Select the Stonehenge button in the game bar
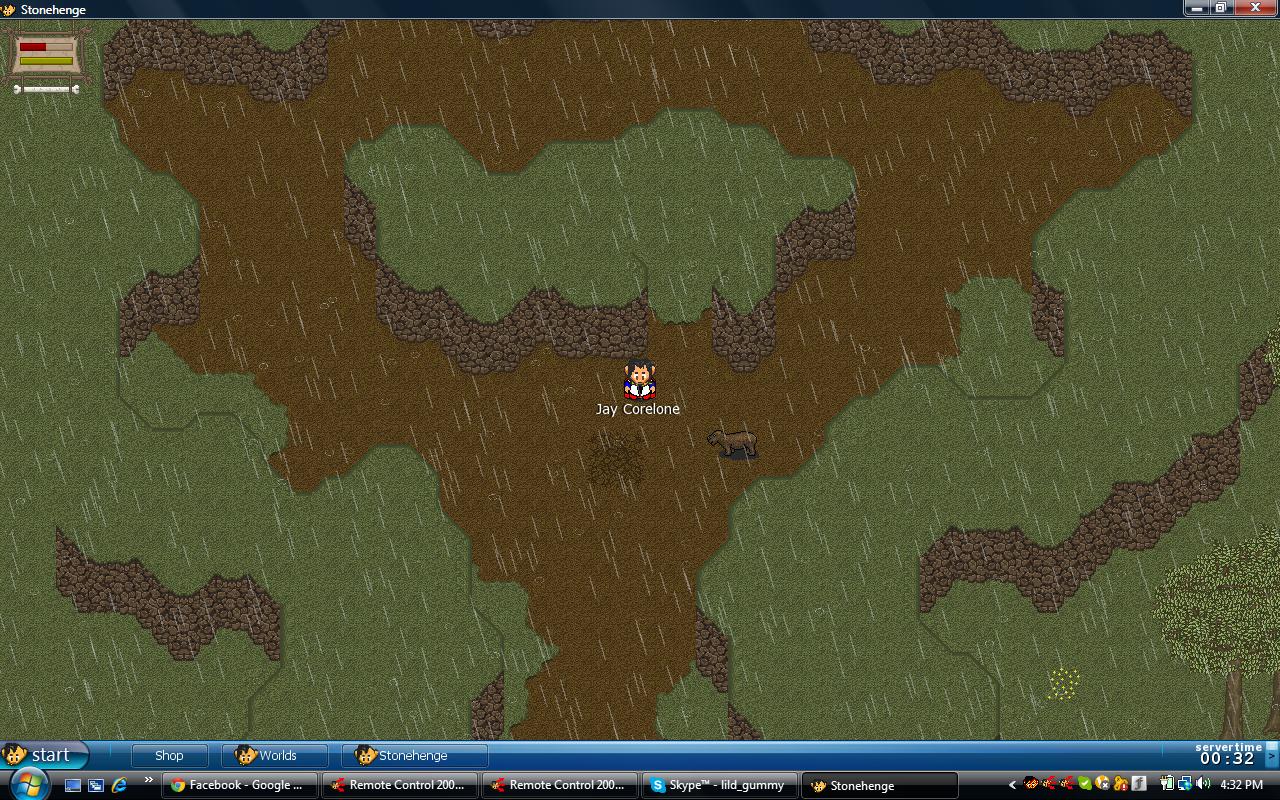The image size is (1280, 800). [413, 755]
